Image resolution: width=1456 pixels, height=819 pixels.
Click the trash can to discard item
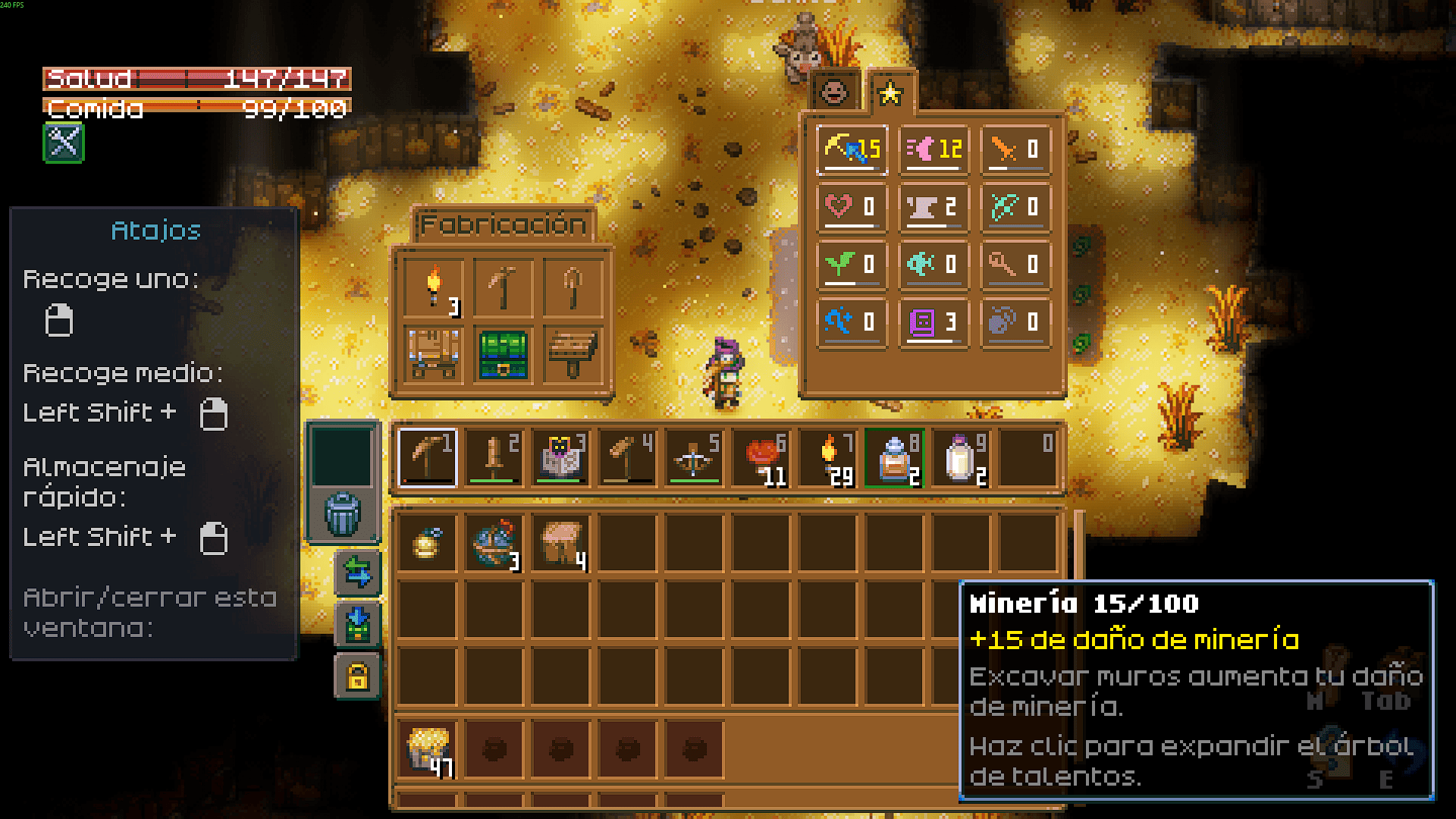(x=343, y=514)
